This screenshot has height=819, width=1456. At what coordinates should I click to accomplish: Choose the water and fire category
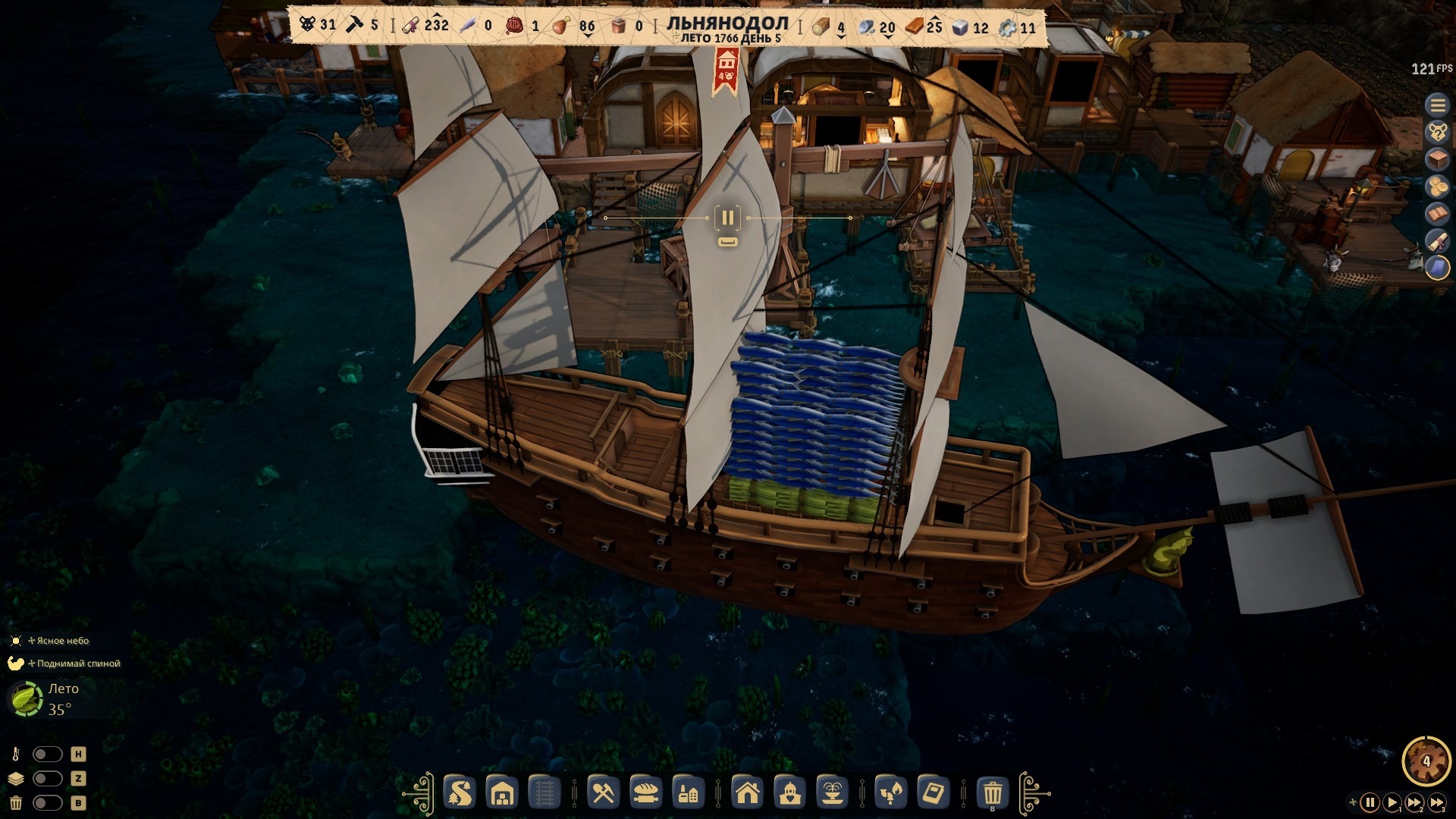[x=891, y=793]
